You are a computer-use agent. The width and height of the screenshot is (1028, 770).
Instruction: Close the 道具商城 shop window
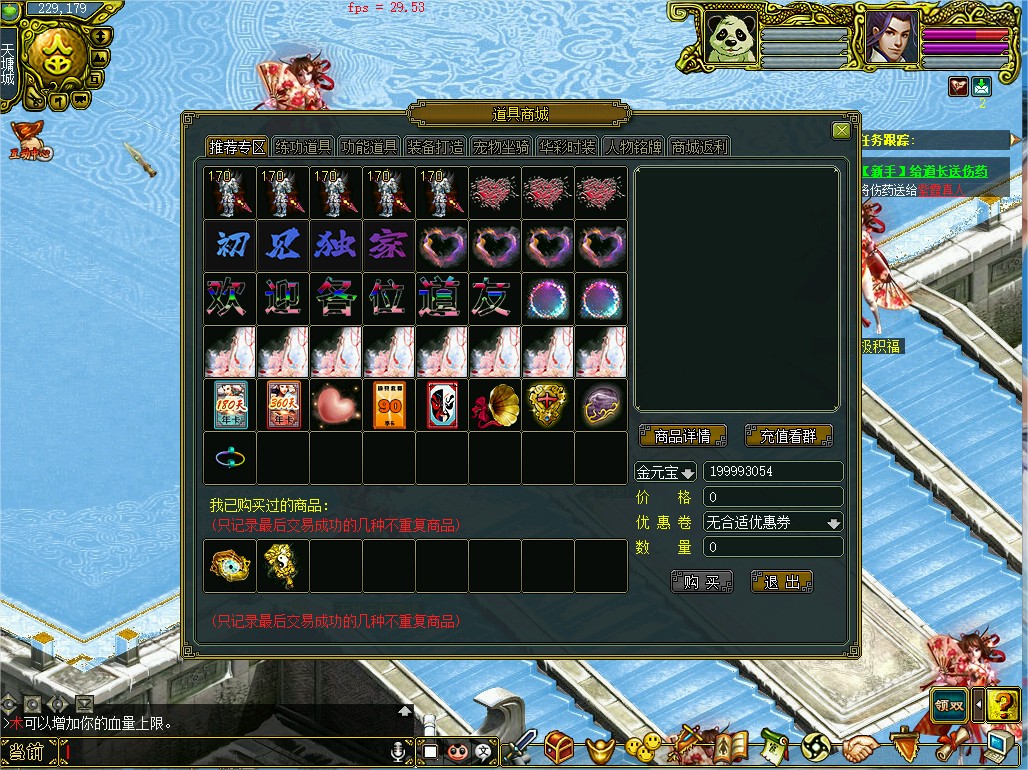tap(841, 131)
